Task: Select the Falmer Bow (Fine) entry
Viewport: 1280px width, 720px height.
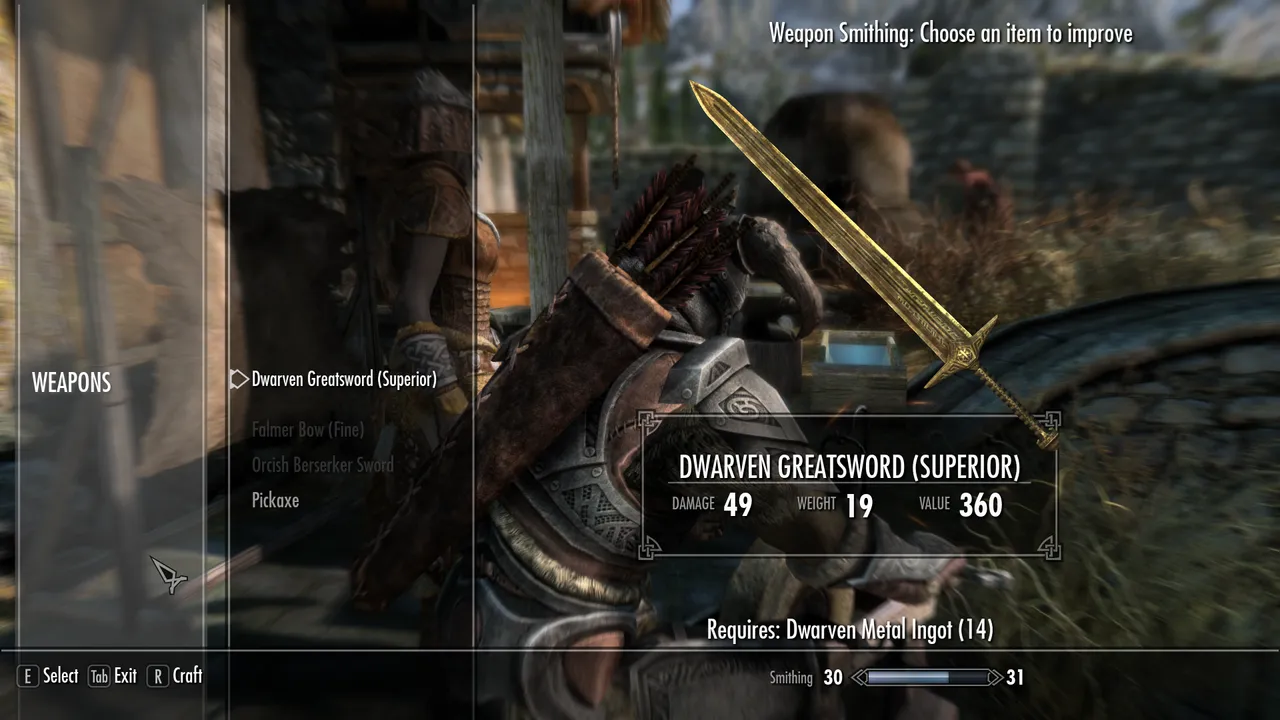Action: pyautogui.click(x=307, y=429)
